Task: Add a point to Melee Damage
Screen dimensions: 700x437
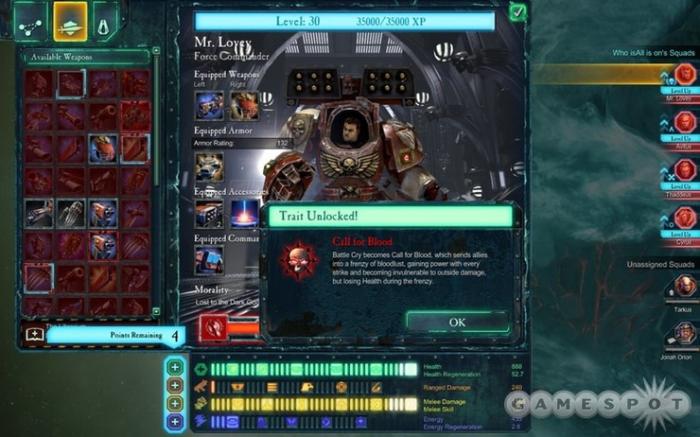Action: click(x=174, y=403)
